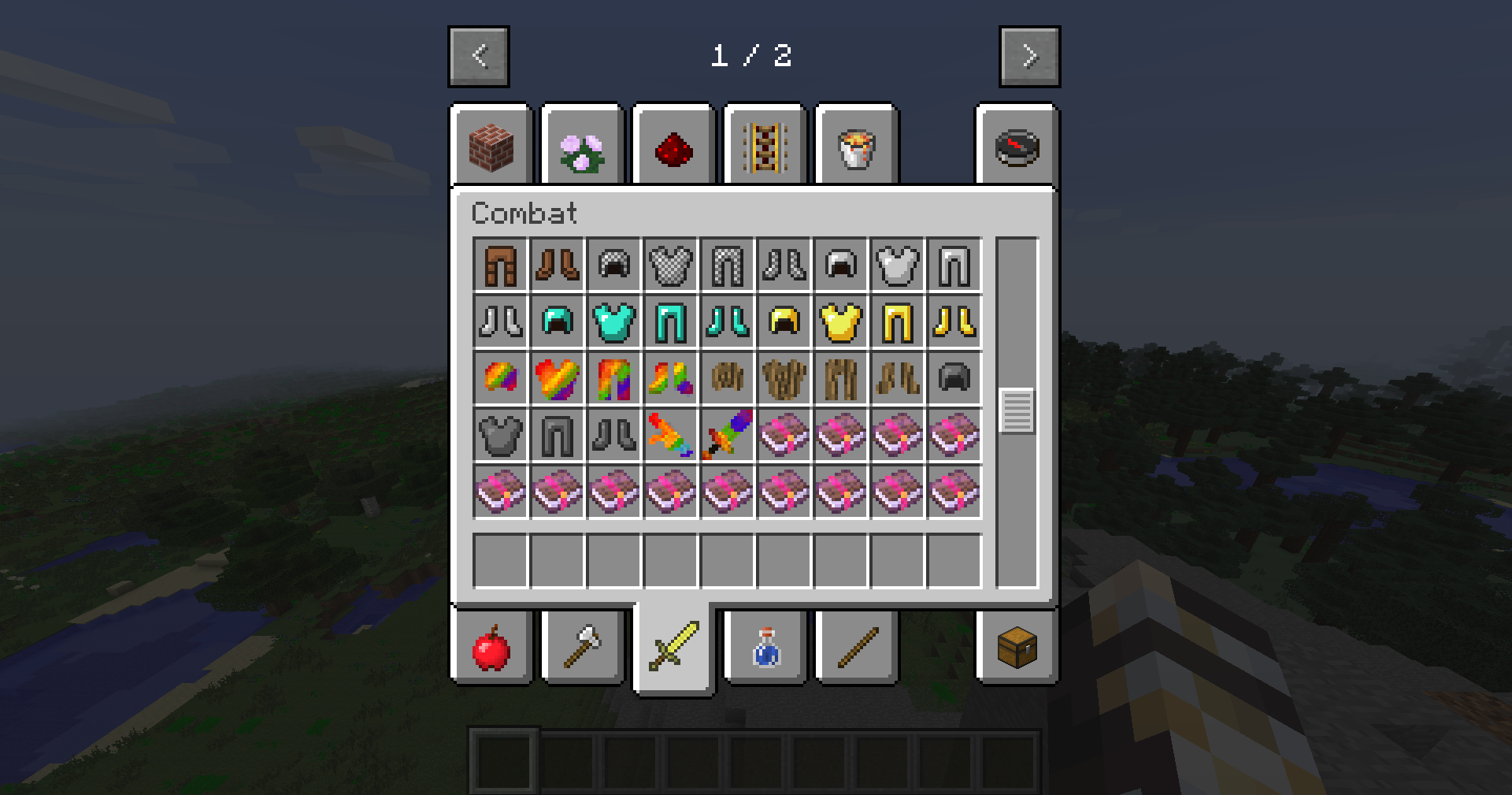
Task: Click the inventory scrollbar thumb
Action: pos(1017,410)
